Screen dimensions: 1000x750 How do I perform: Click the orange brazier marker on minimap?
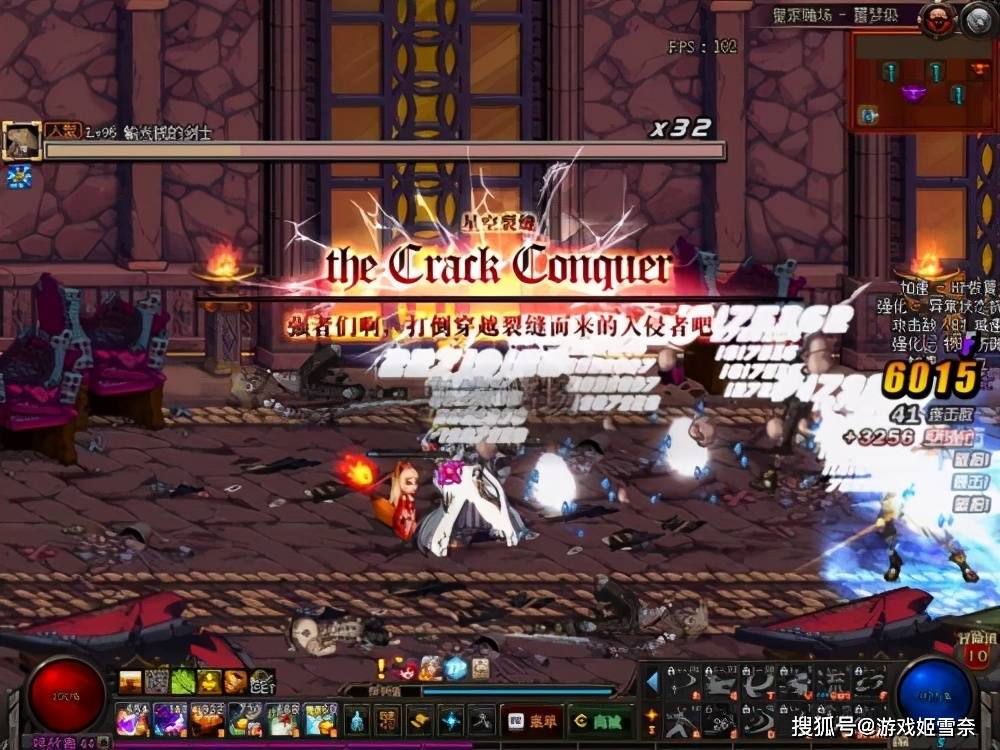click(979, 69)
